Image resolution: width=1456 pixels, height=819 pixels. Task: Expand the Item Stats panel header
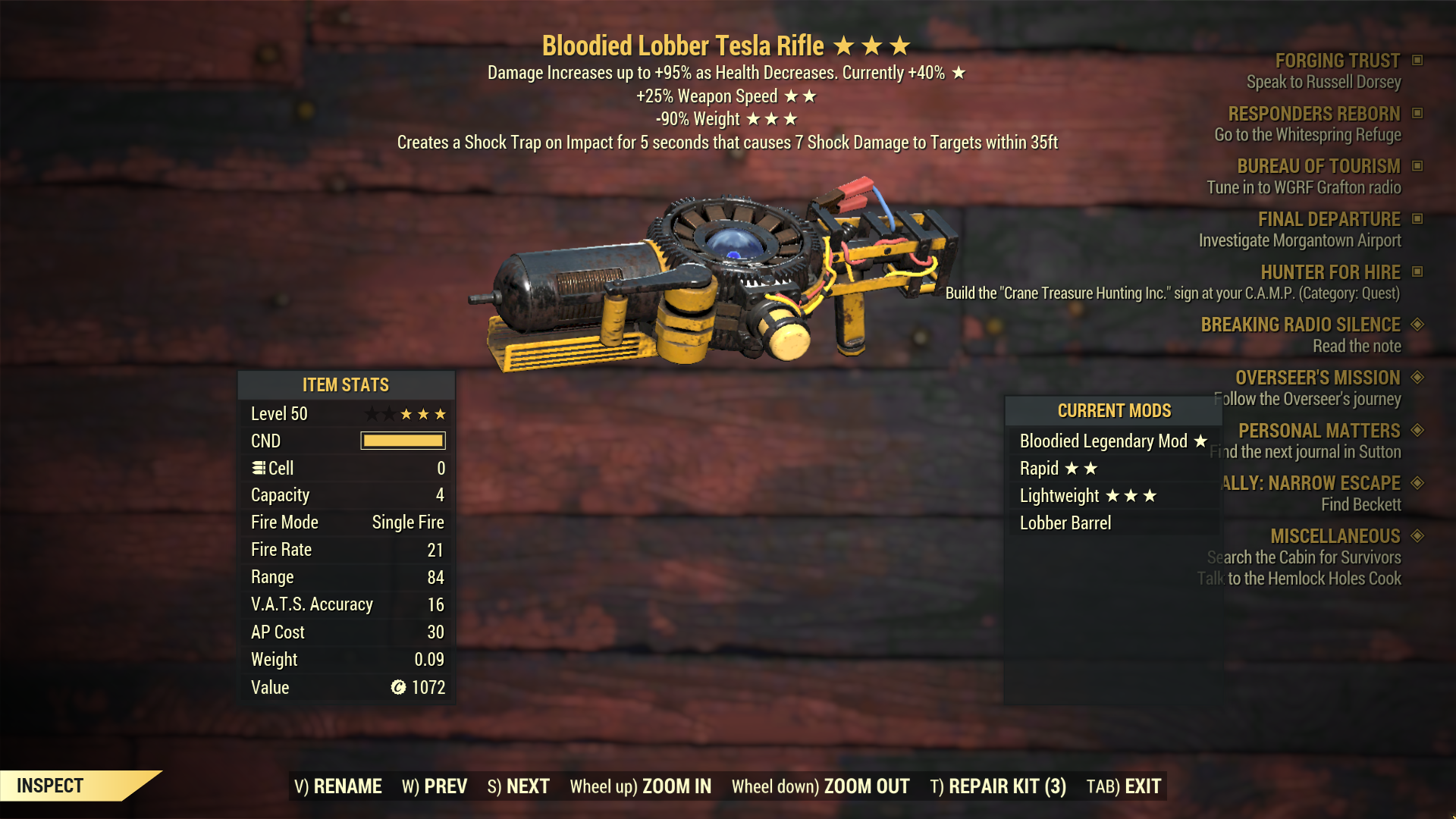pos(347,384)
